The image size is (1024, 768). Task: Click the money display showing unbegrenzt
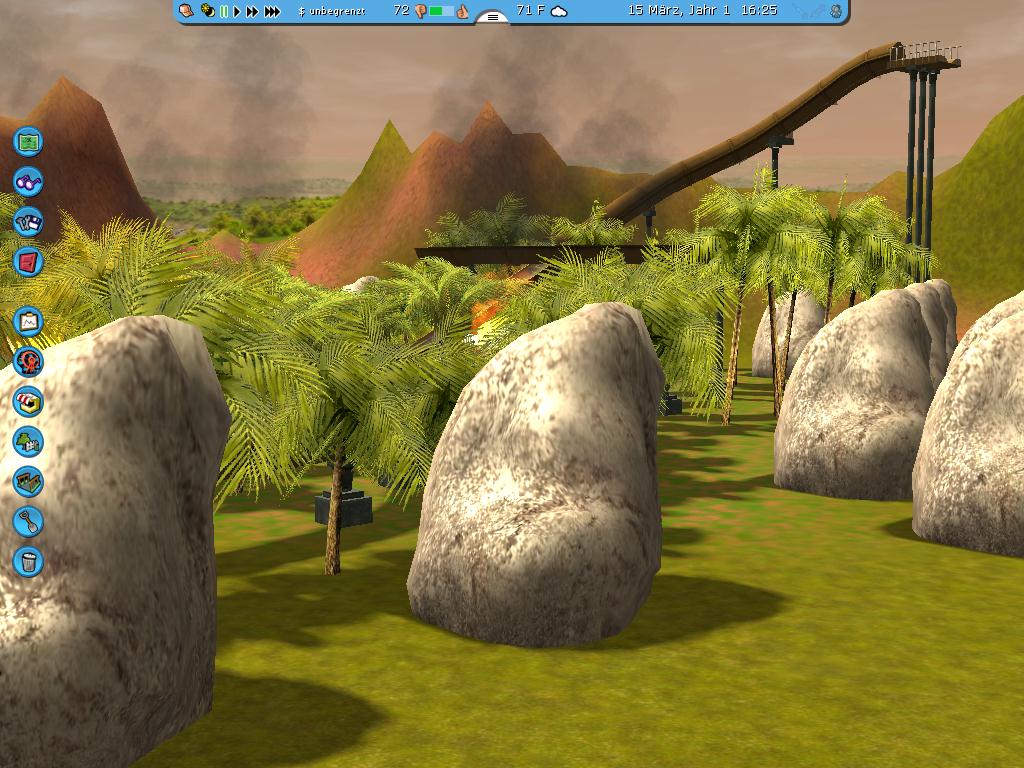pyautogui.click(x=332, y=11)
